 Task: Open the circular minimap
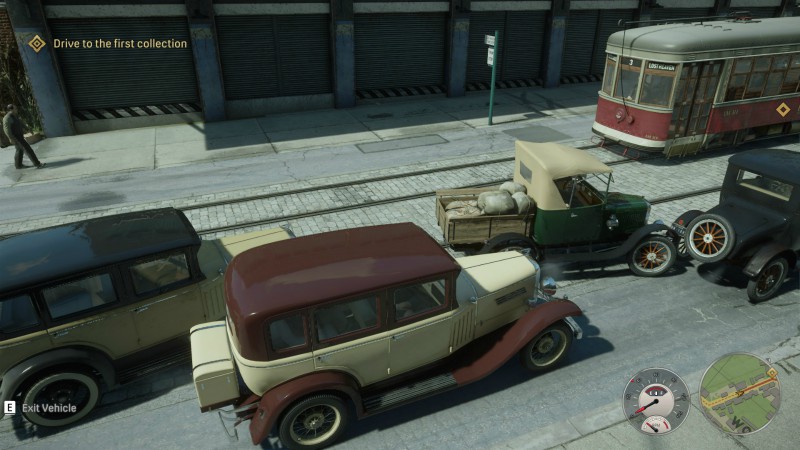click(739, 393)
